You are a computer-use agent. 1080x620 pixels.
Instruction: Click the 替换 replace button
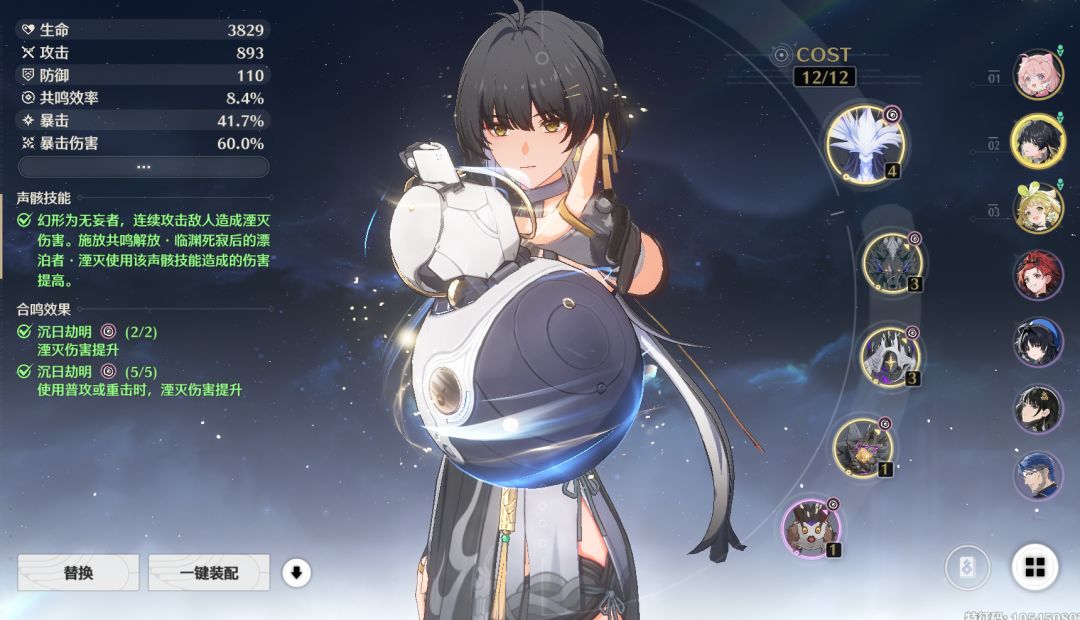(x=78, y=573)
